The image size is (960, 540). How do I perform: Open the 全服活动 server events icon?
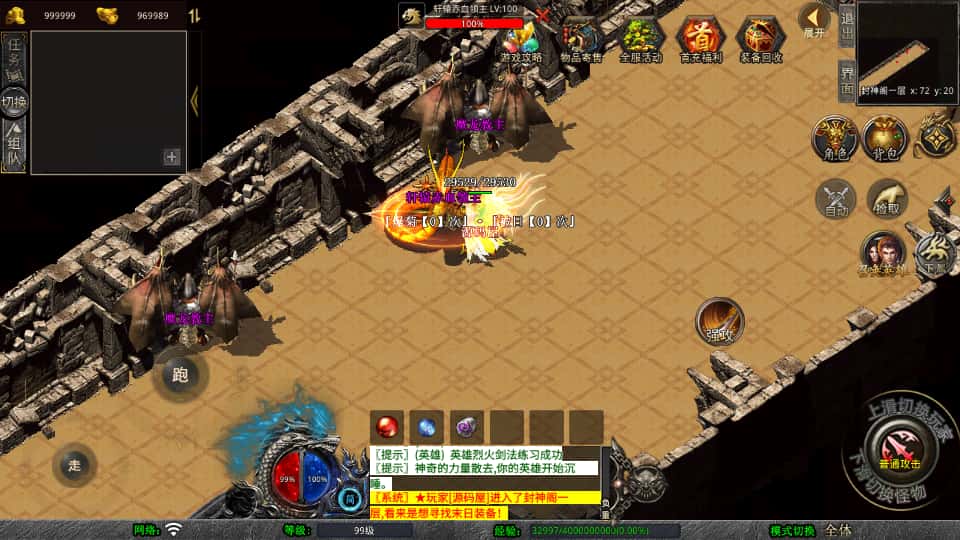641,40
